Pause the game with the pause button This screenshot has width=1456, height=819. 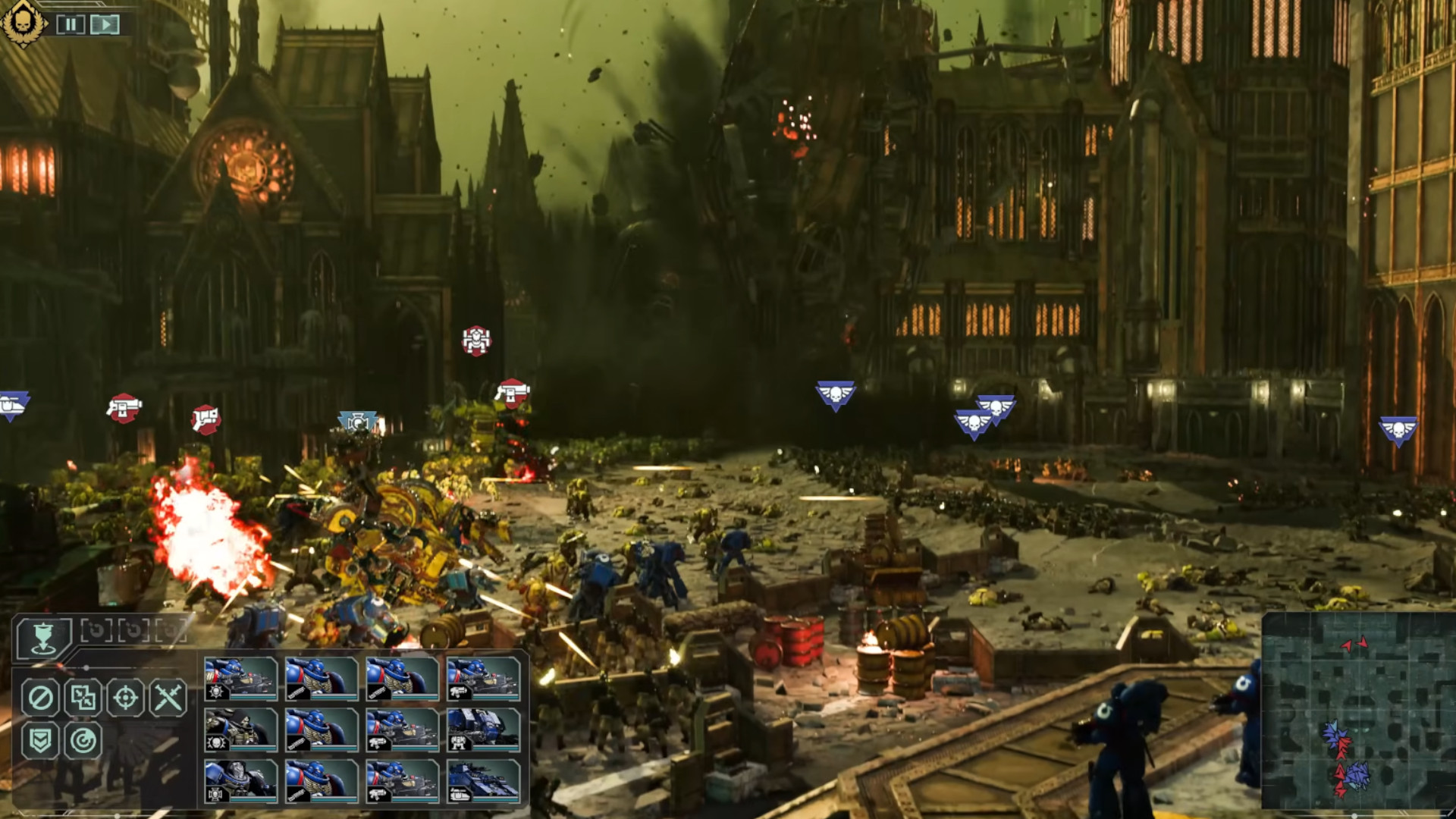click(x=71, y=24)
